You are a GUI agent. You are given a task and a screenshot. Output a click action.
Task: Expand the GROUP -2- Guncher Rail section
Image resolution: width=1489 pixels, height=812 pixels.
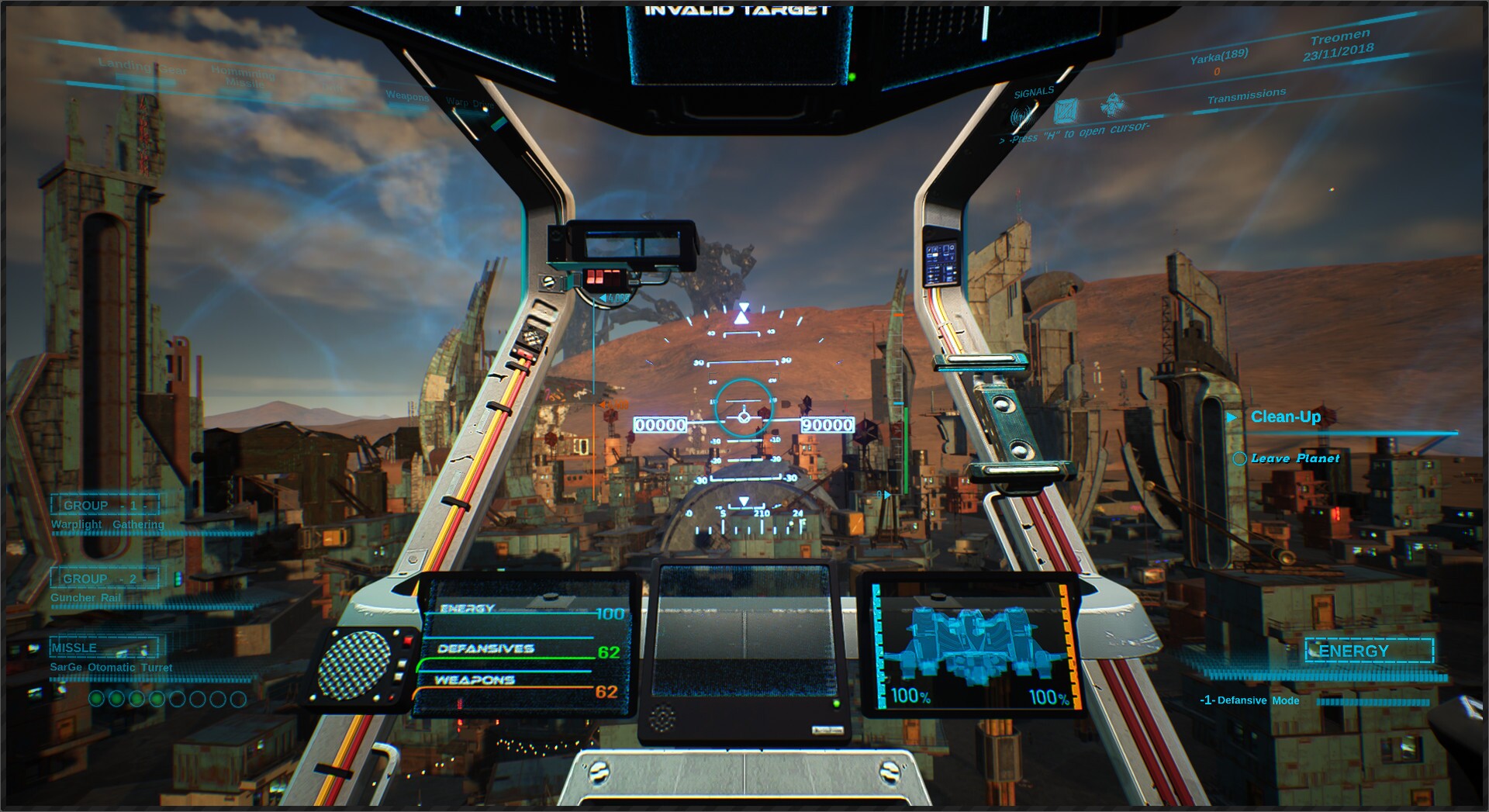(x=103, y=579)
